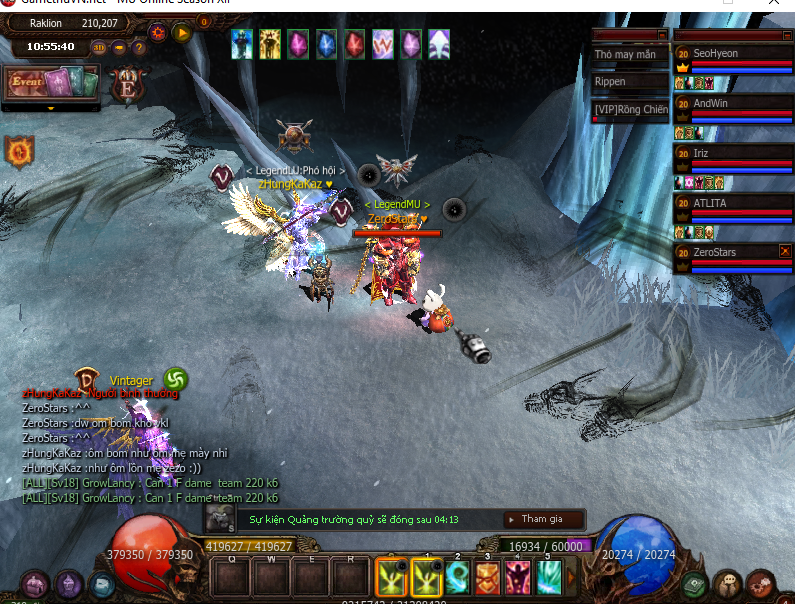
Task: Select the [VIP]Rồng Chiến entry
Action: 629,109
